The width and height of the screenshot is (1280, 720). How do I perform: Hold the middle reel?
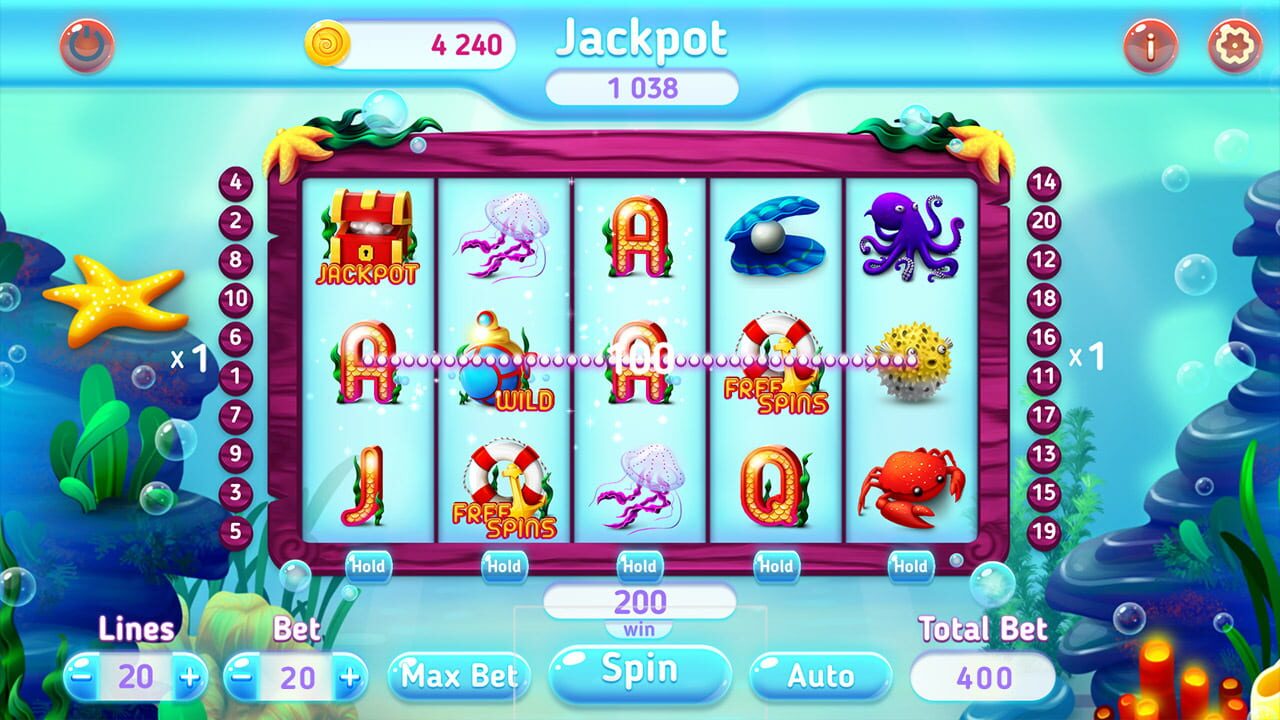[637, 565]
